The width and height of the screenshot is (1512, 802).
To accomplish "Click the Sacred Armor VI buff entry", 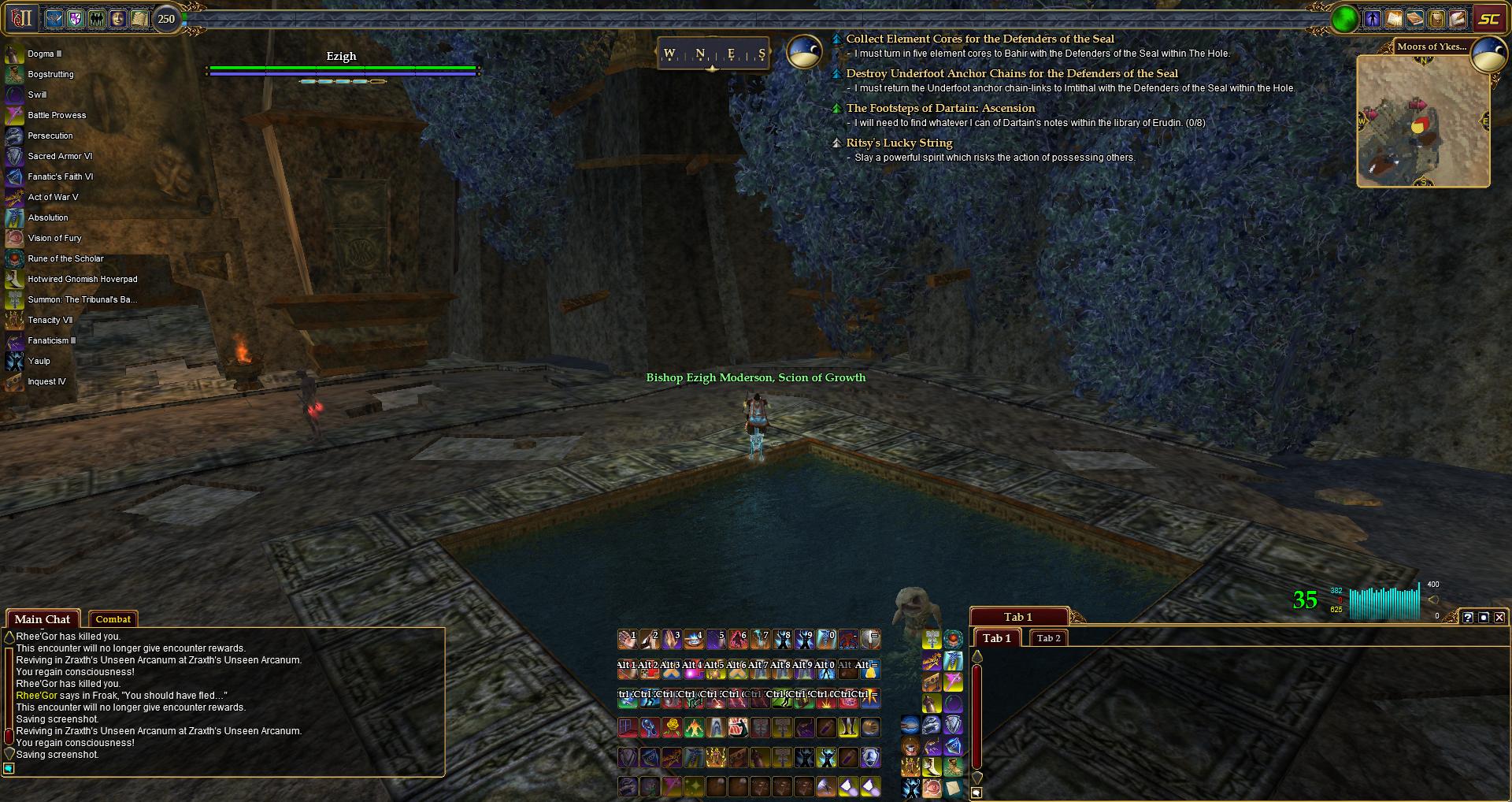I will click(x=60, y=156).
